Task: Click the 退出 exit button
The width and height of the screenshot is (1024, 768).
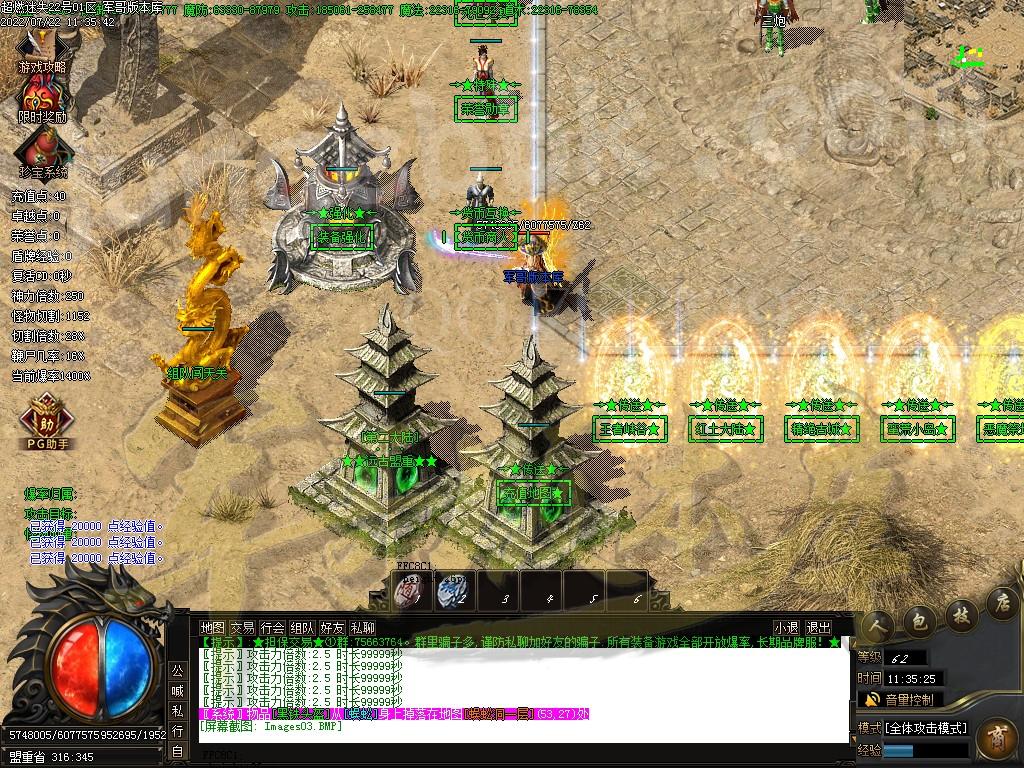Action: 818,627
